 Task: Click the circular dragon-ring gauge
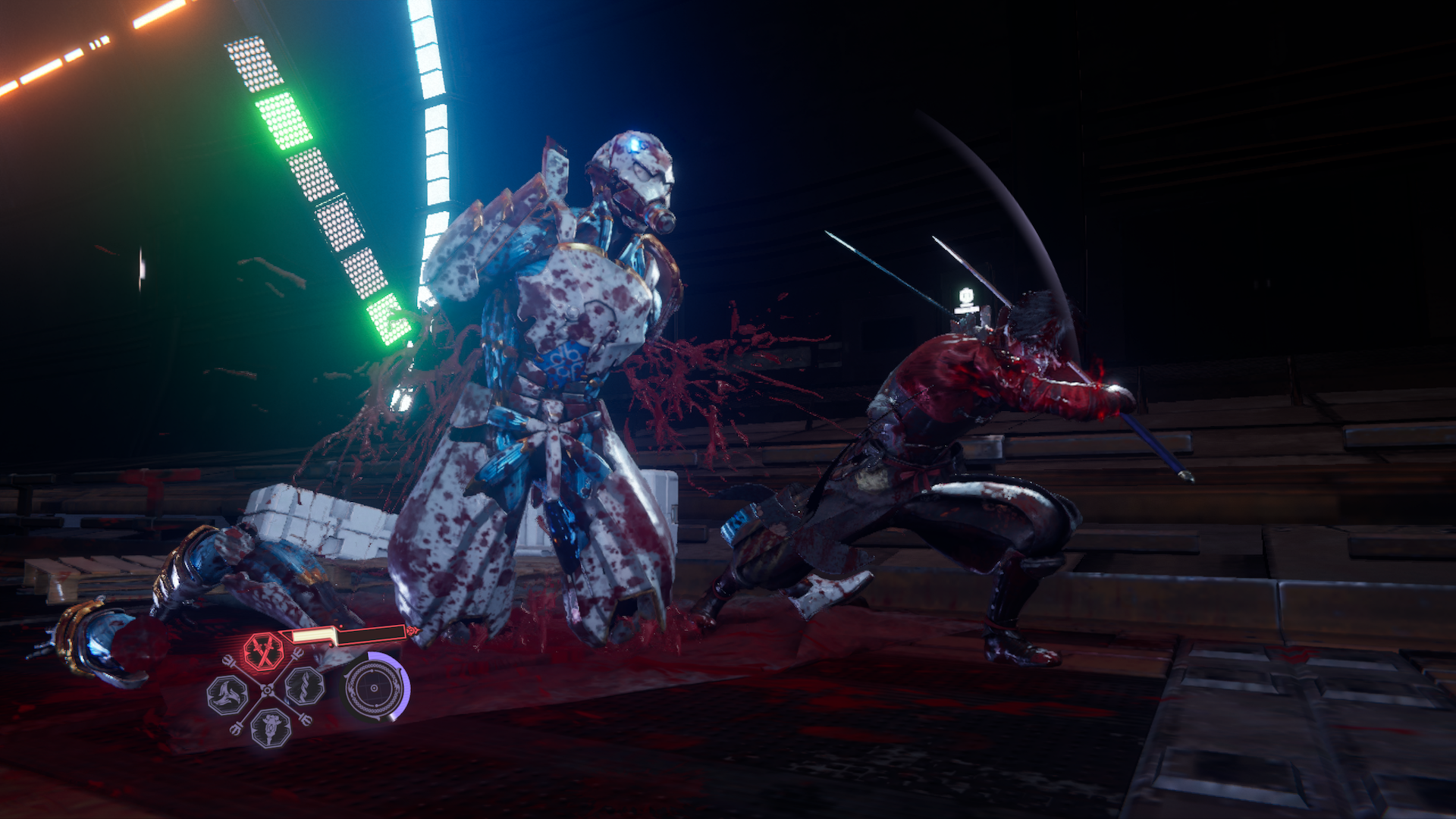373,689
